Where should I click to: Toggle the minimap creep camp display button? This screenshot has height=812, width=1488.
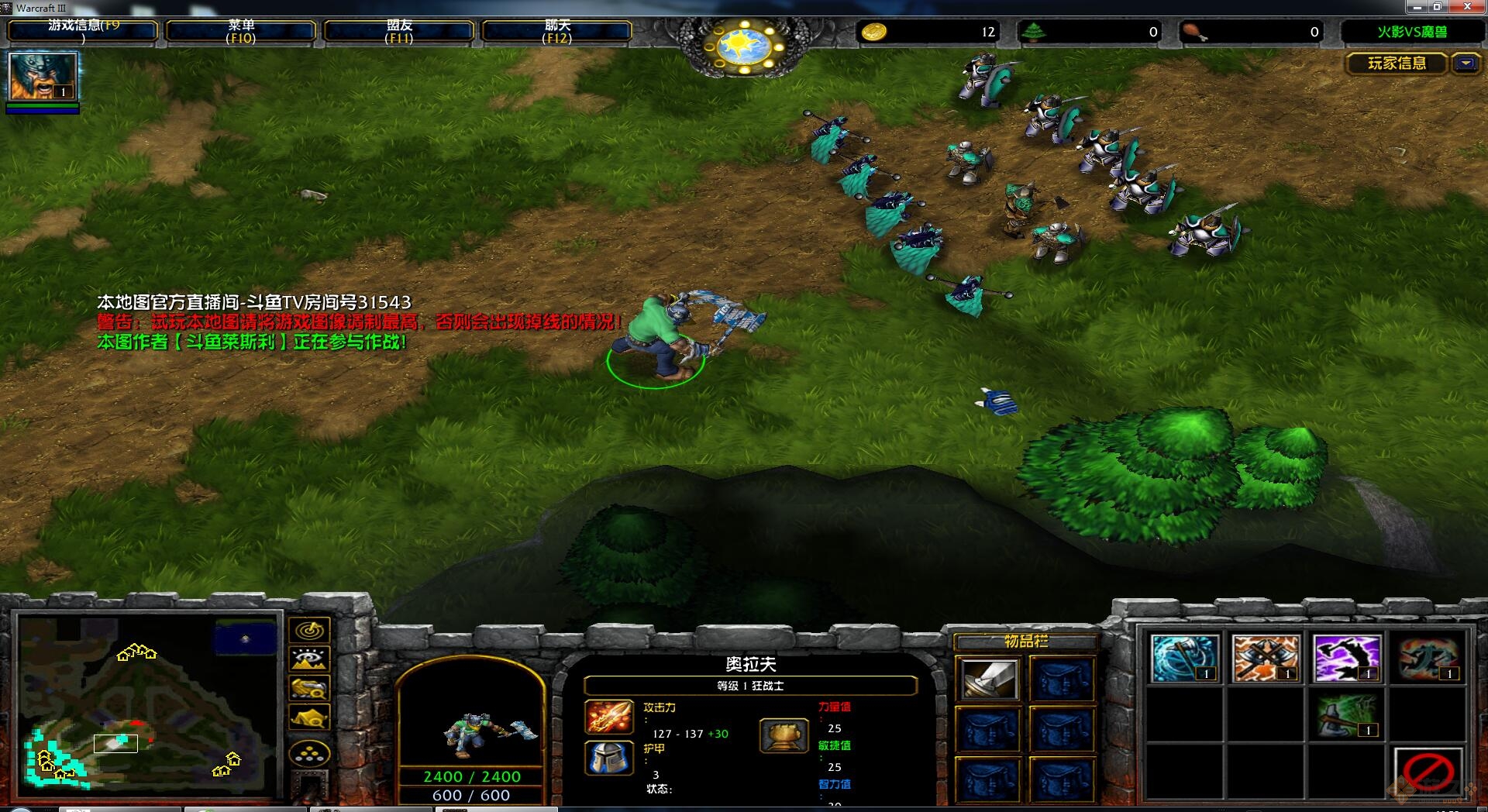310,717
